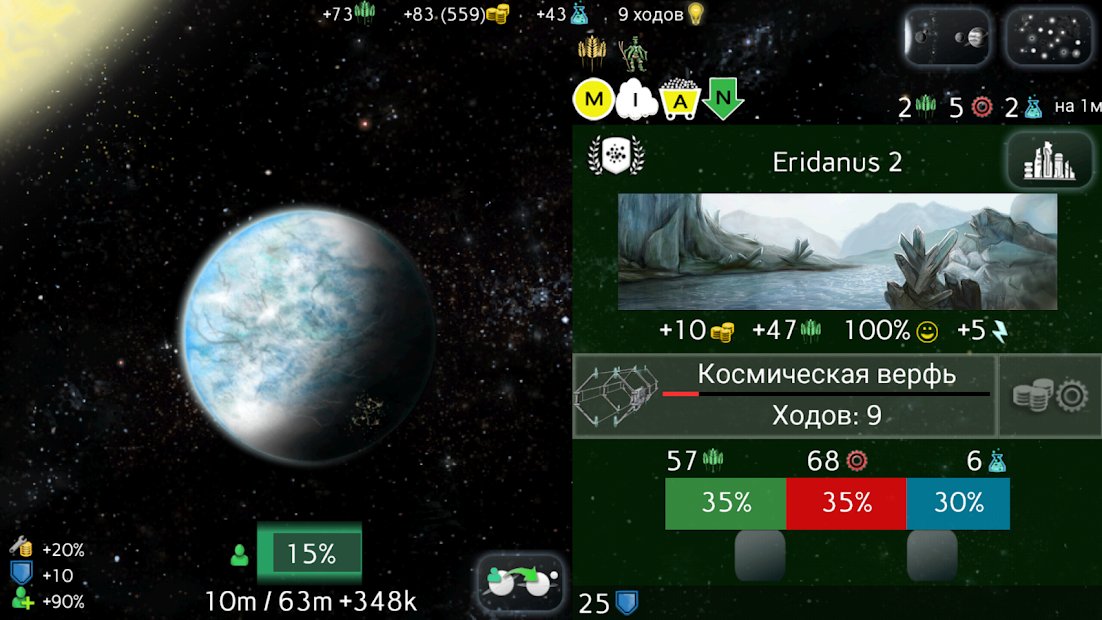Click the white cloud I planet trait
The image size is (1102, 620).
click(637, 100)
